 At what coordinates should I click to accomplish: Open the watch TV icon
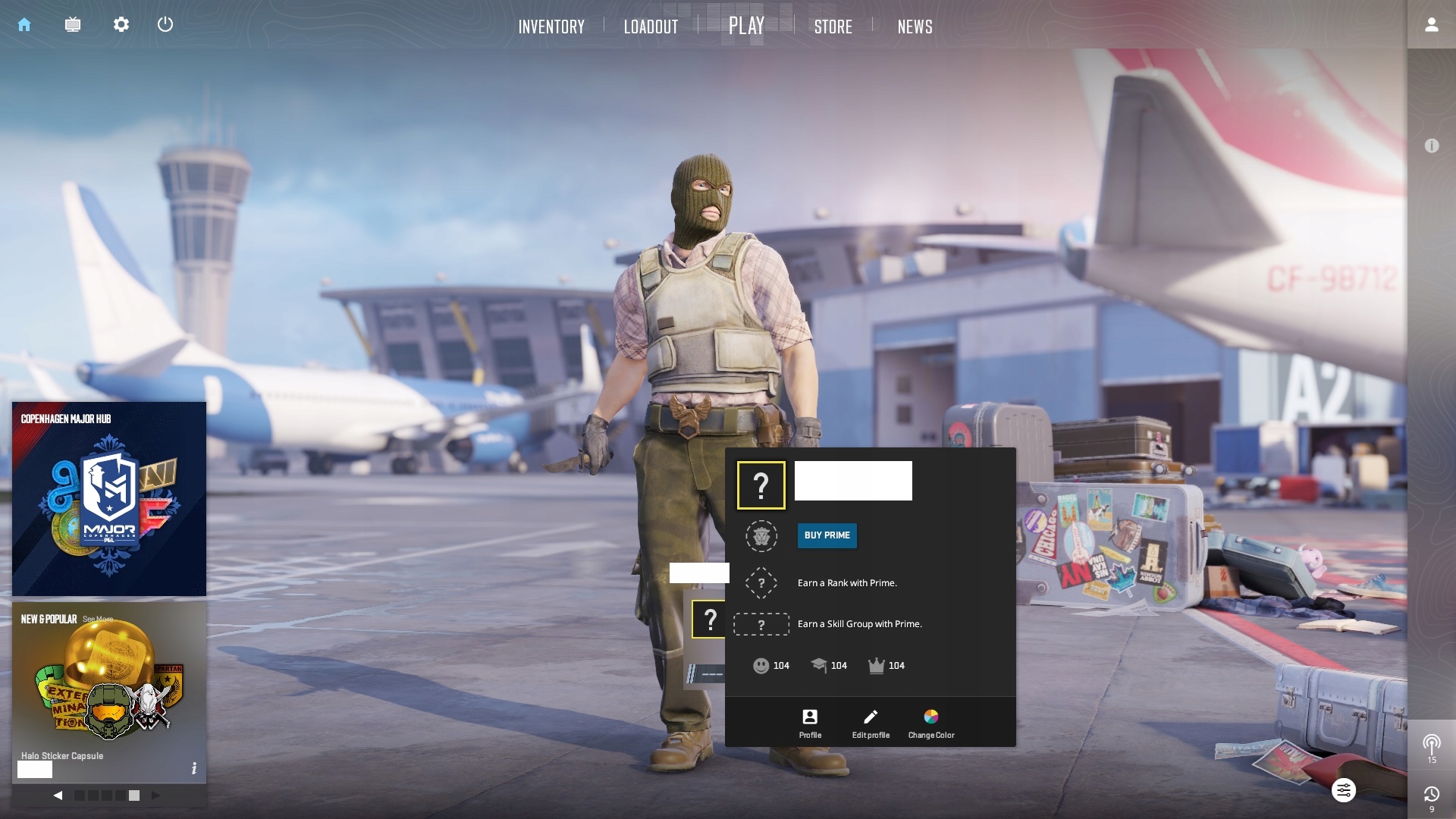pos(73,25)
